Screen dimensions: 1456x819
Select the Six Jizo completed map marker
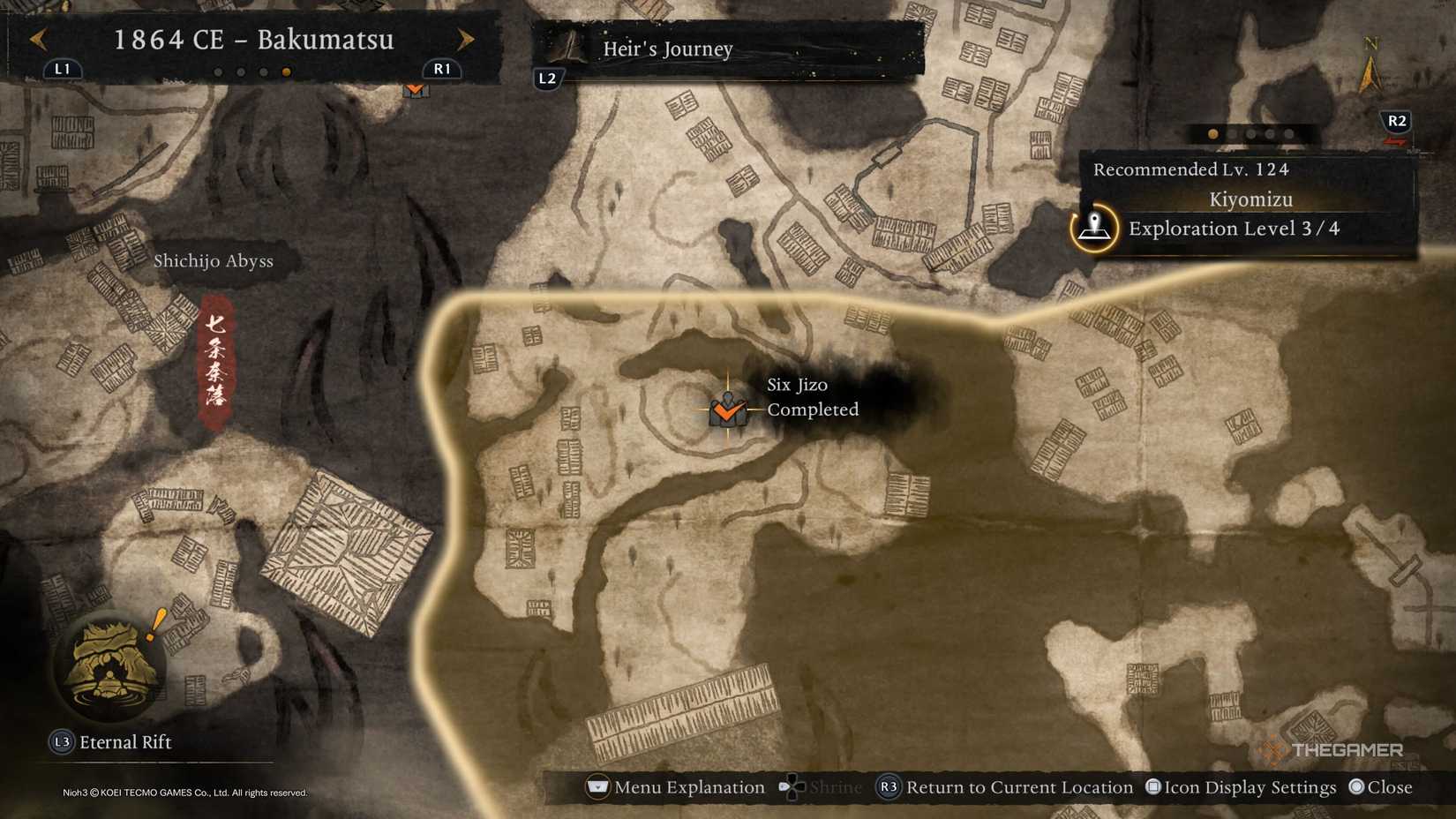click(x=727, y=410)
